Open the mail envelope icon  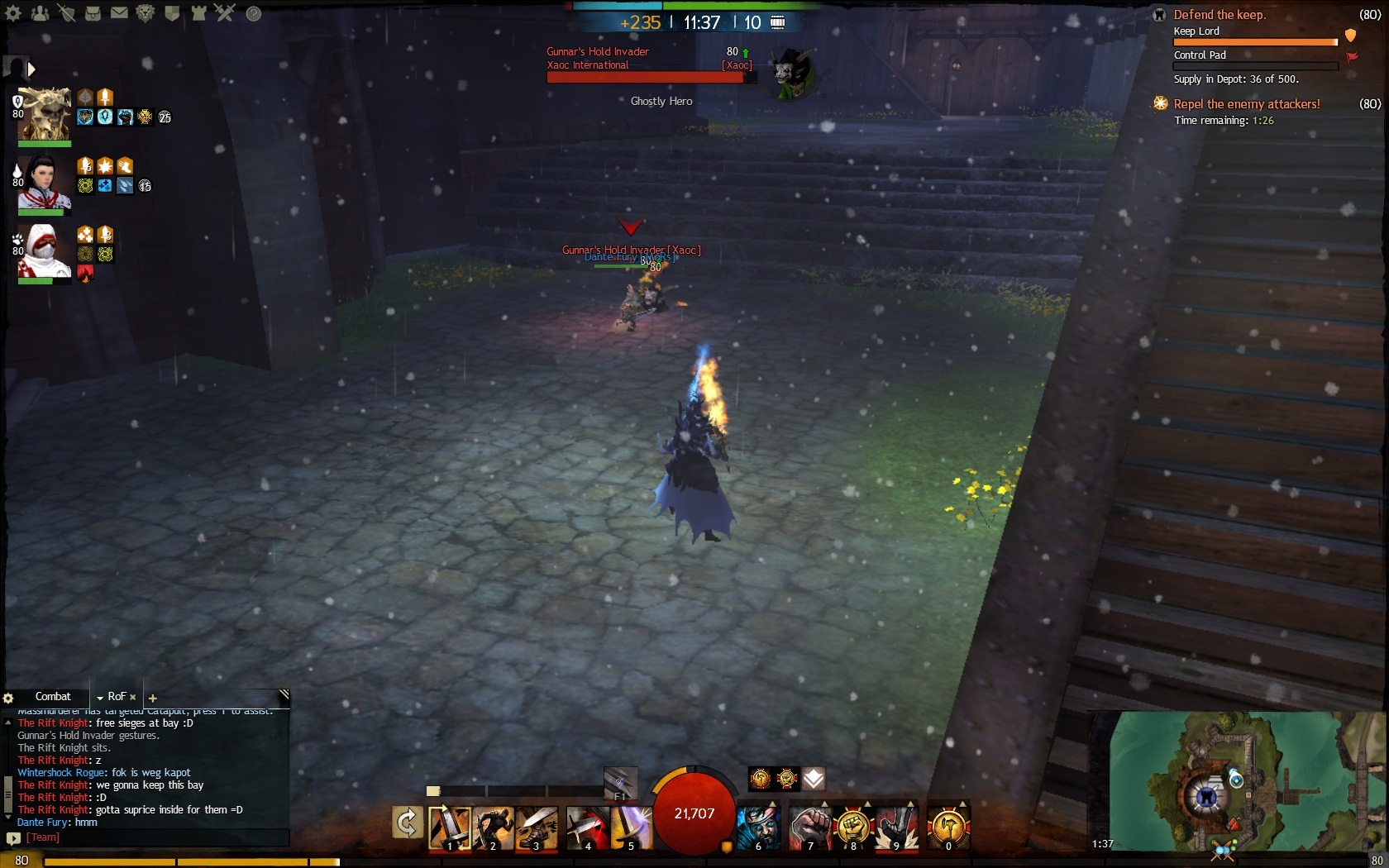119,13
